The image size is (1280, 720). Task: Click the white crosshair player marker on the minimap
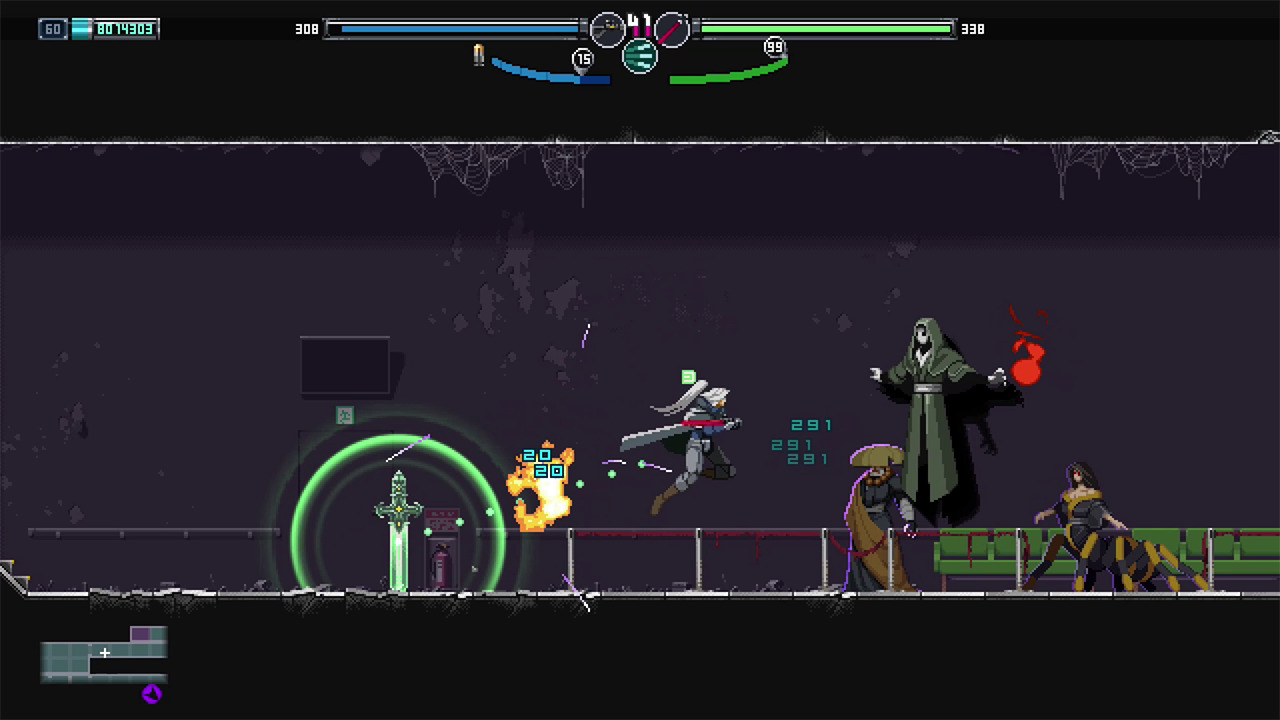(x=104, y=653)
